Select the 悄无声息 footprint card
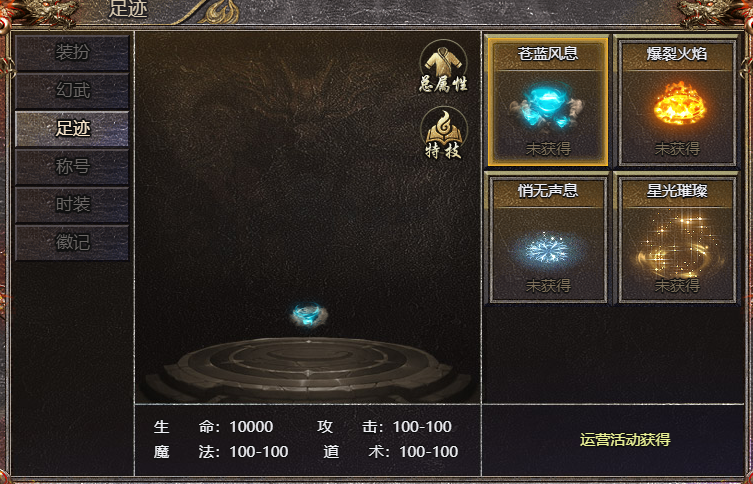The width and height of the screenshot is (753, 484). pyautogui.click(x=548, y=238)
